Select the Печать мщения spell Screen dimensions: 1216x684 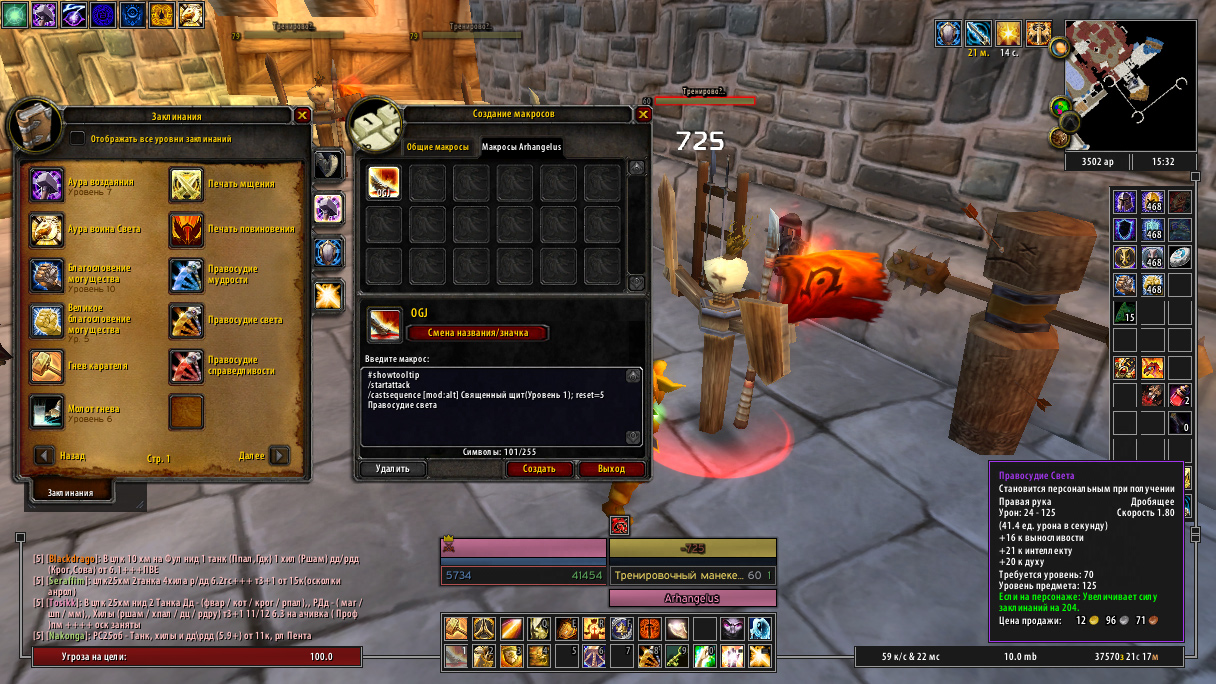[x=186, y=185]
